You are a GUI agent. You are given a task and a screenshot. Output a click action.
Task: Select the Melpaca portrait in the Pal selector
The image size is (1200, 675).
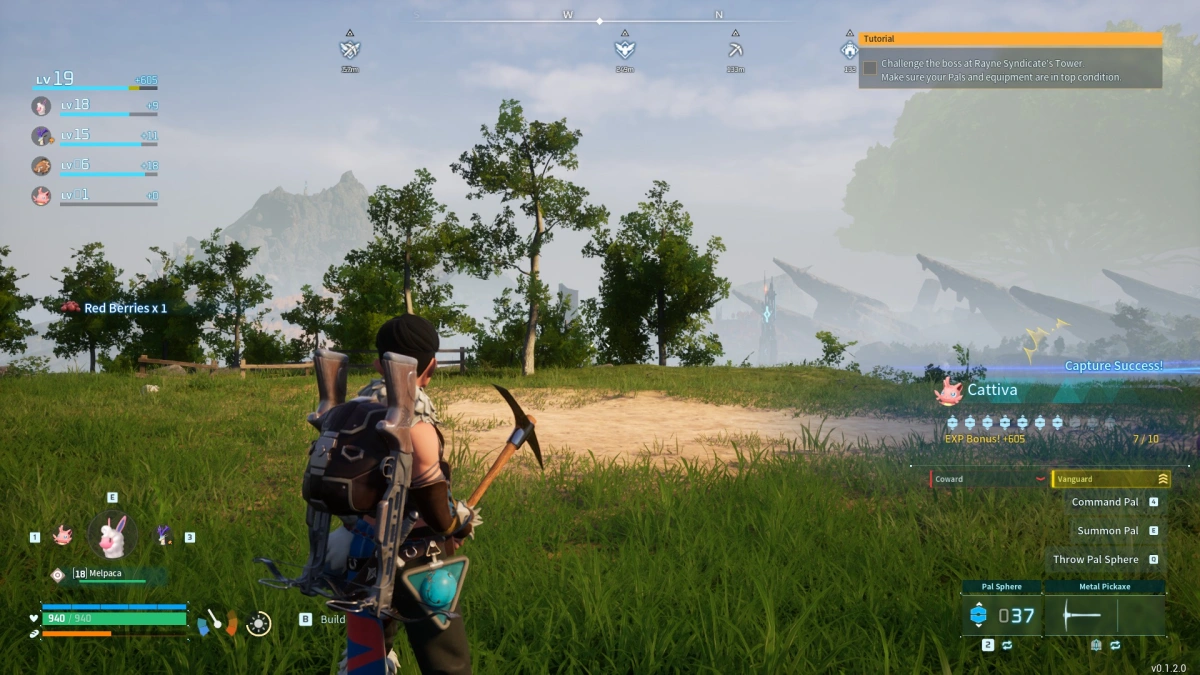(112, 536)
